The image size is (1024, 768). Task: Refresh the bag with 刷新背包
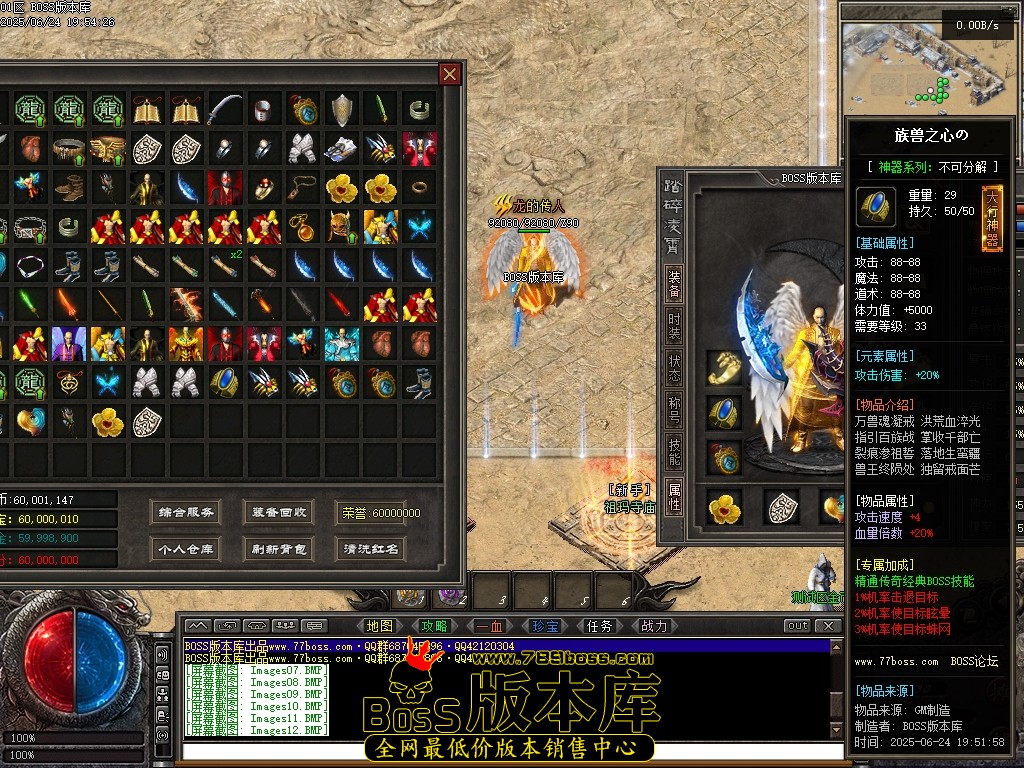point(279,549)
